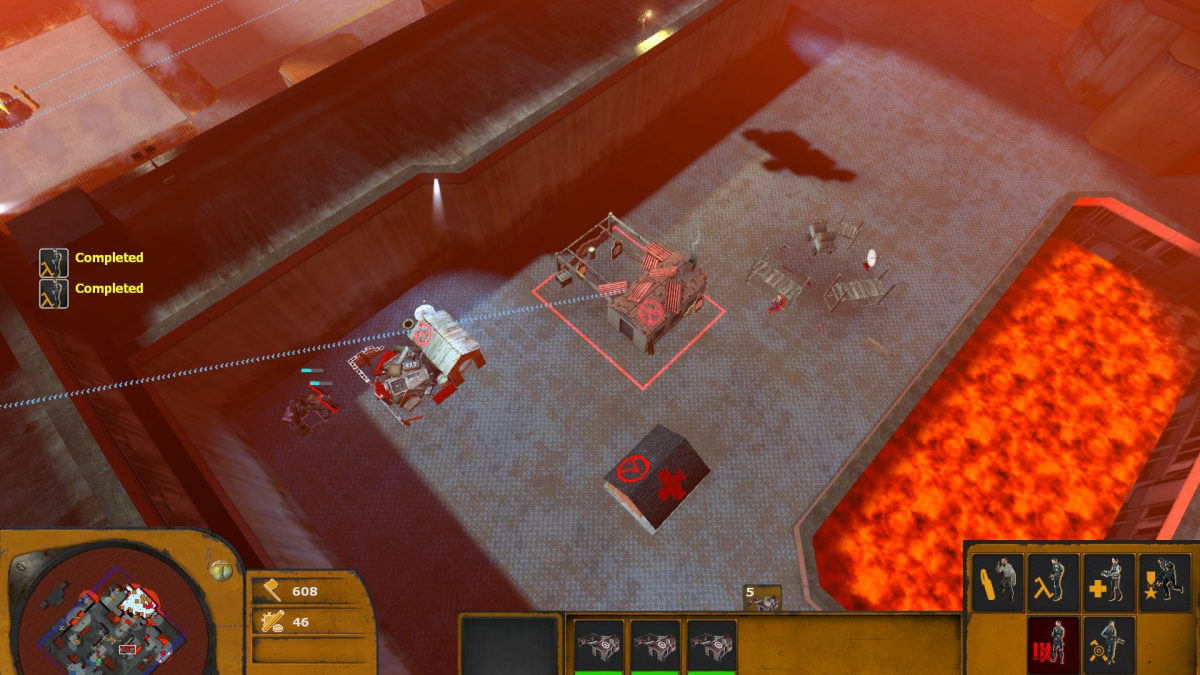Click the round T button beside minimap

(220, 569)
